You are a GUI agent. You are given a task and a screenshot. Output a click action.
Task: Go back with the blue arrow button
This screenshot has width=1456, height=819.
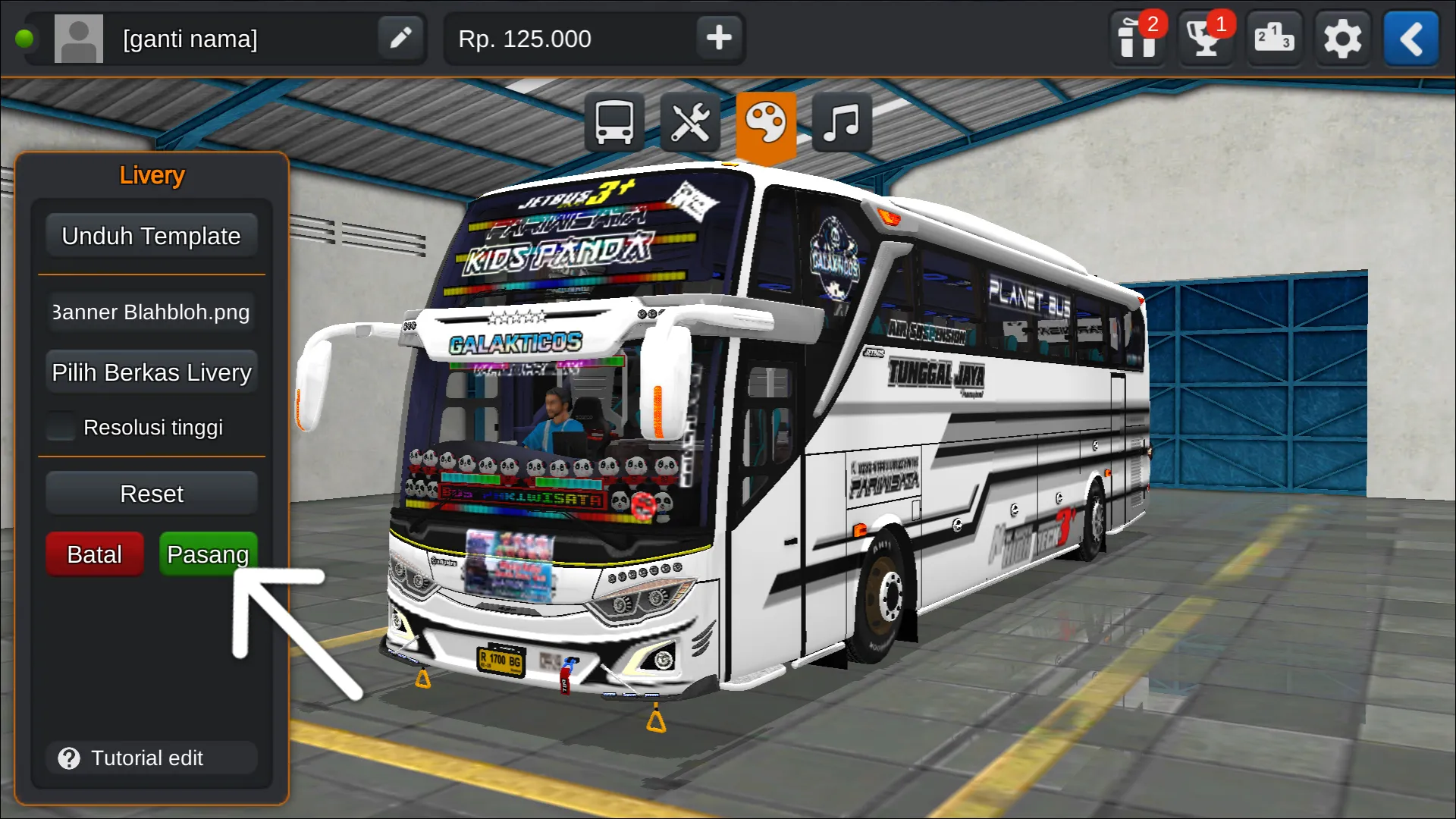[x=1410, y=38]
